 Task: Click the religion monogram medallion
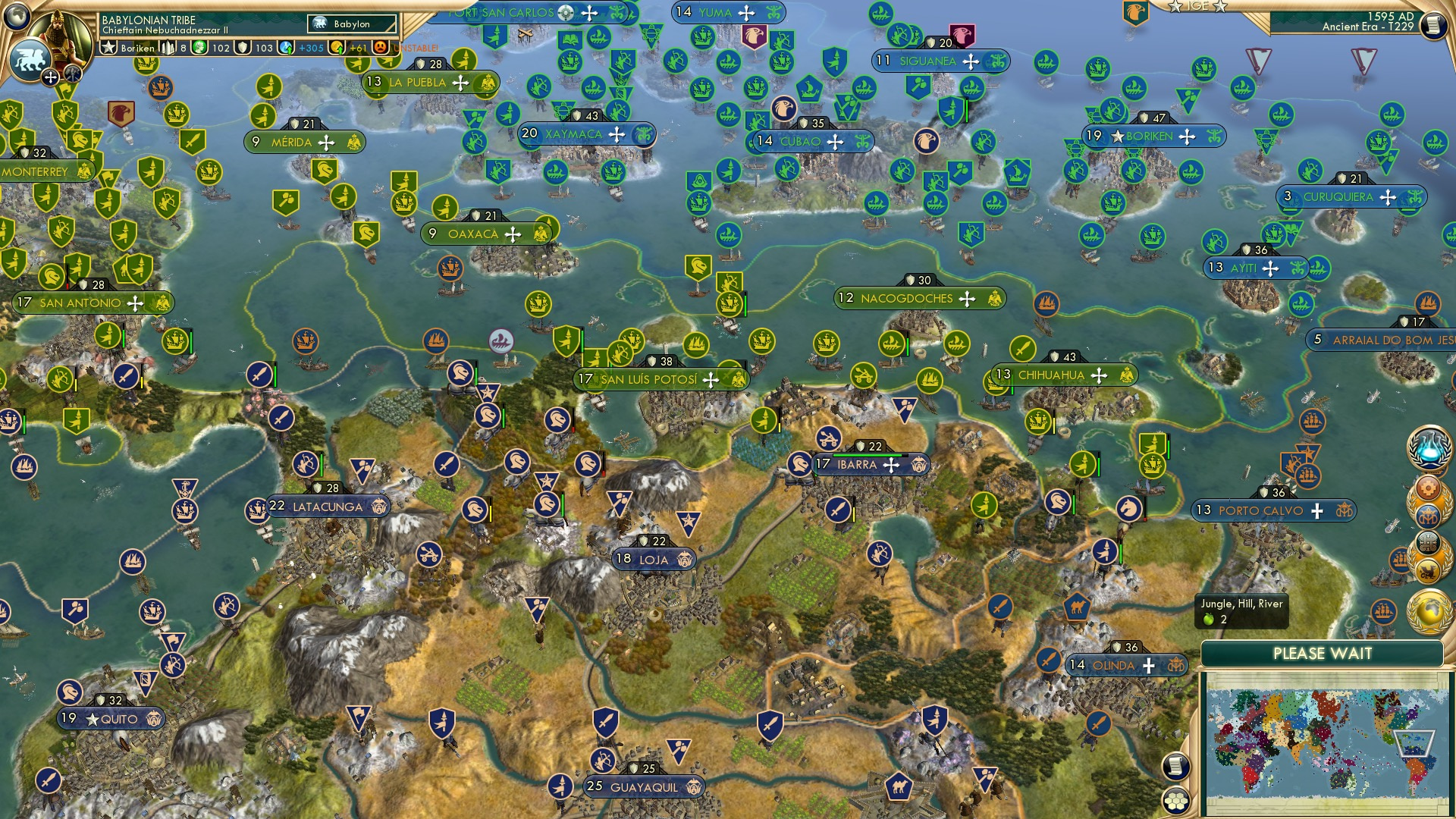[x=1429, y=517]
